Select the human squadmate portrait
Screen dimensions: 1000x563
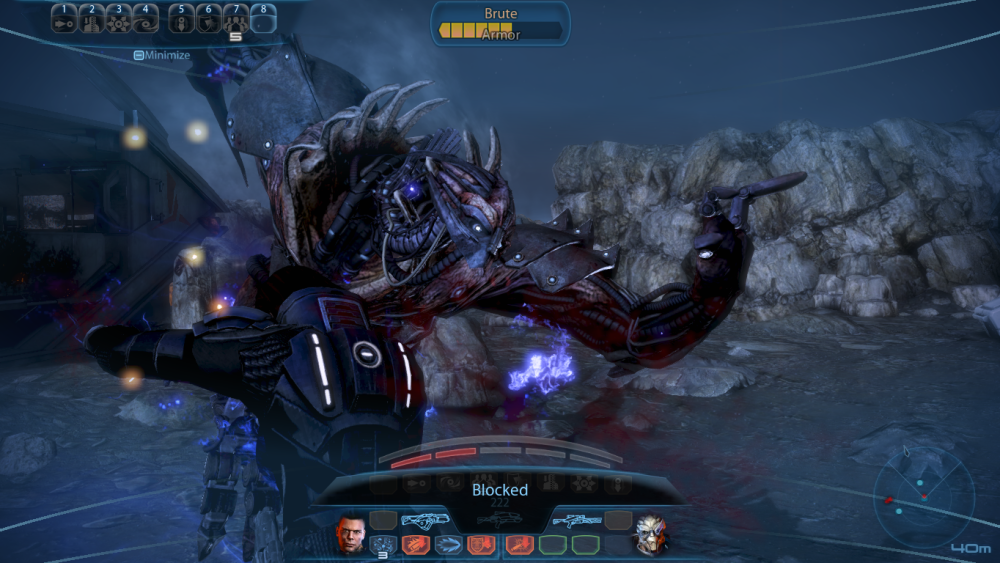pos(349,534)
